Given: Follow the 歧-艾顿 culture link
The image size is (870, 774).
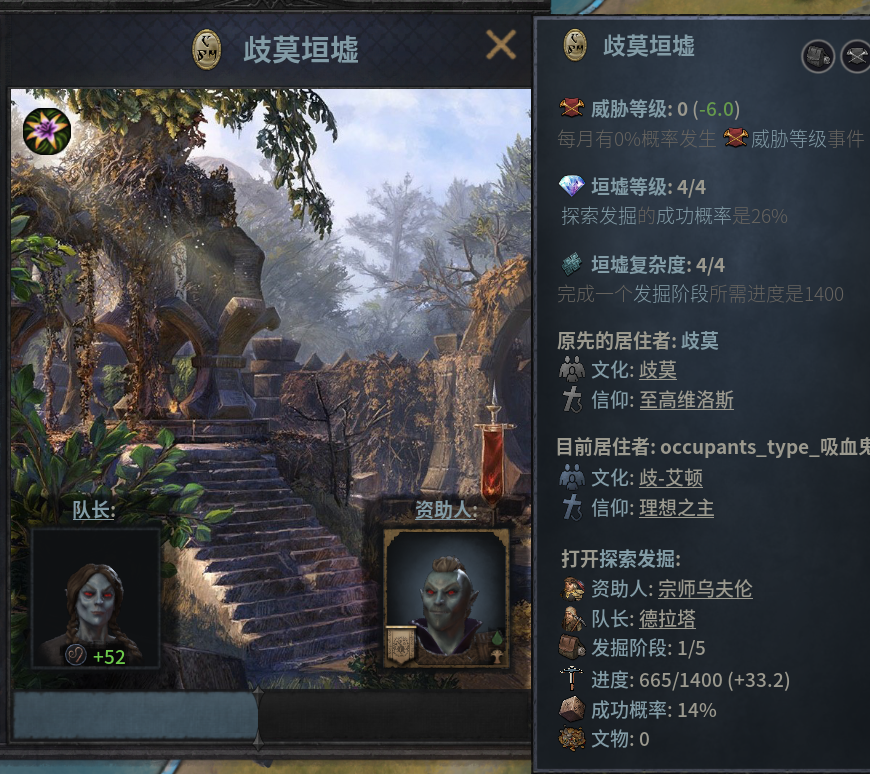Looking at the screenshot, I should 670,478.
